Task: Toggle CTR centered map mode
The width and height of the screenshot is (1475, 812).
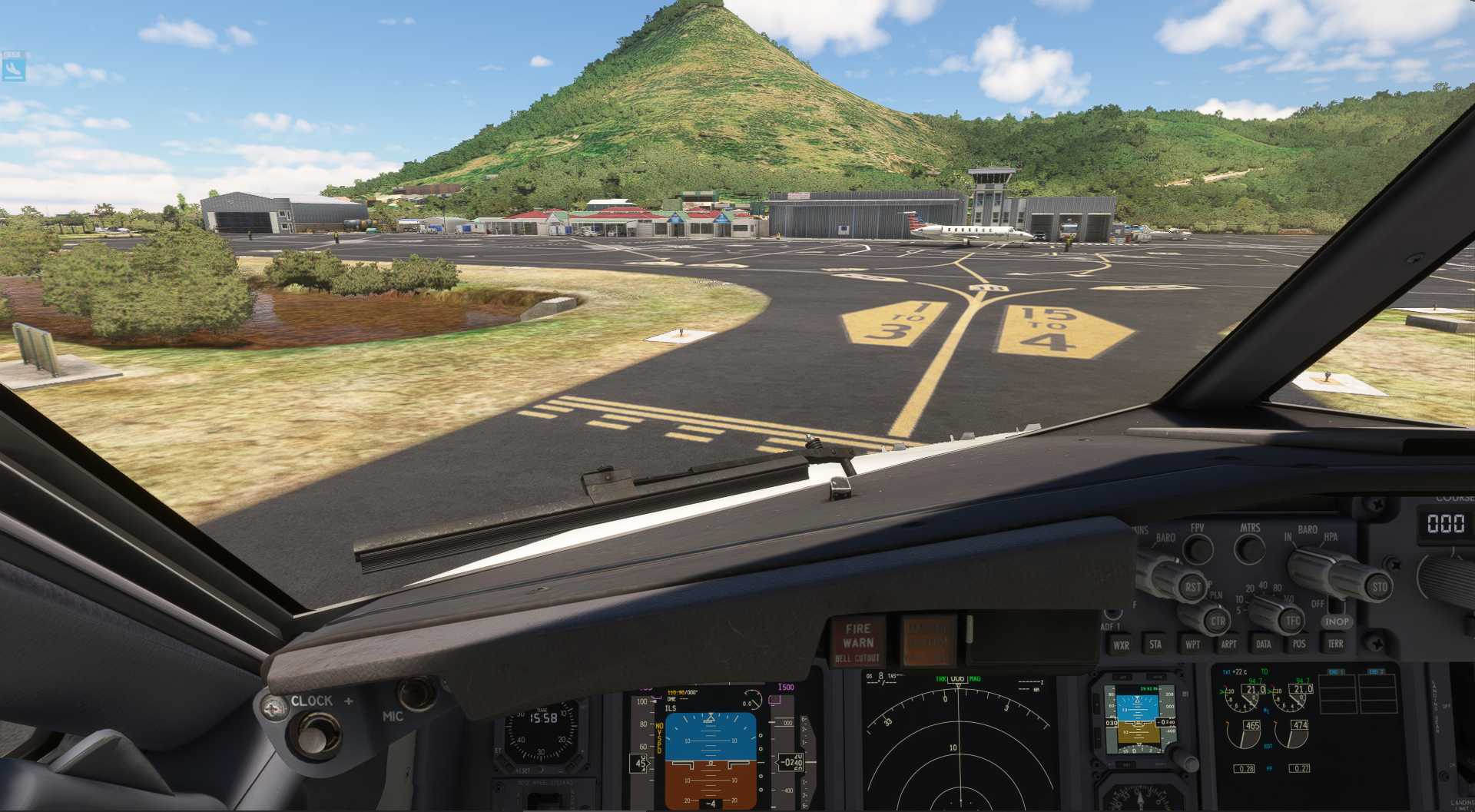Action: pyautogui.click(x=1219, y=621)
